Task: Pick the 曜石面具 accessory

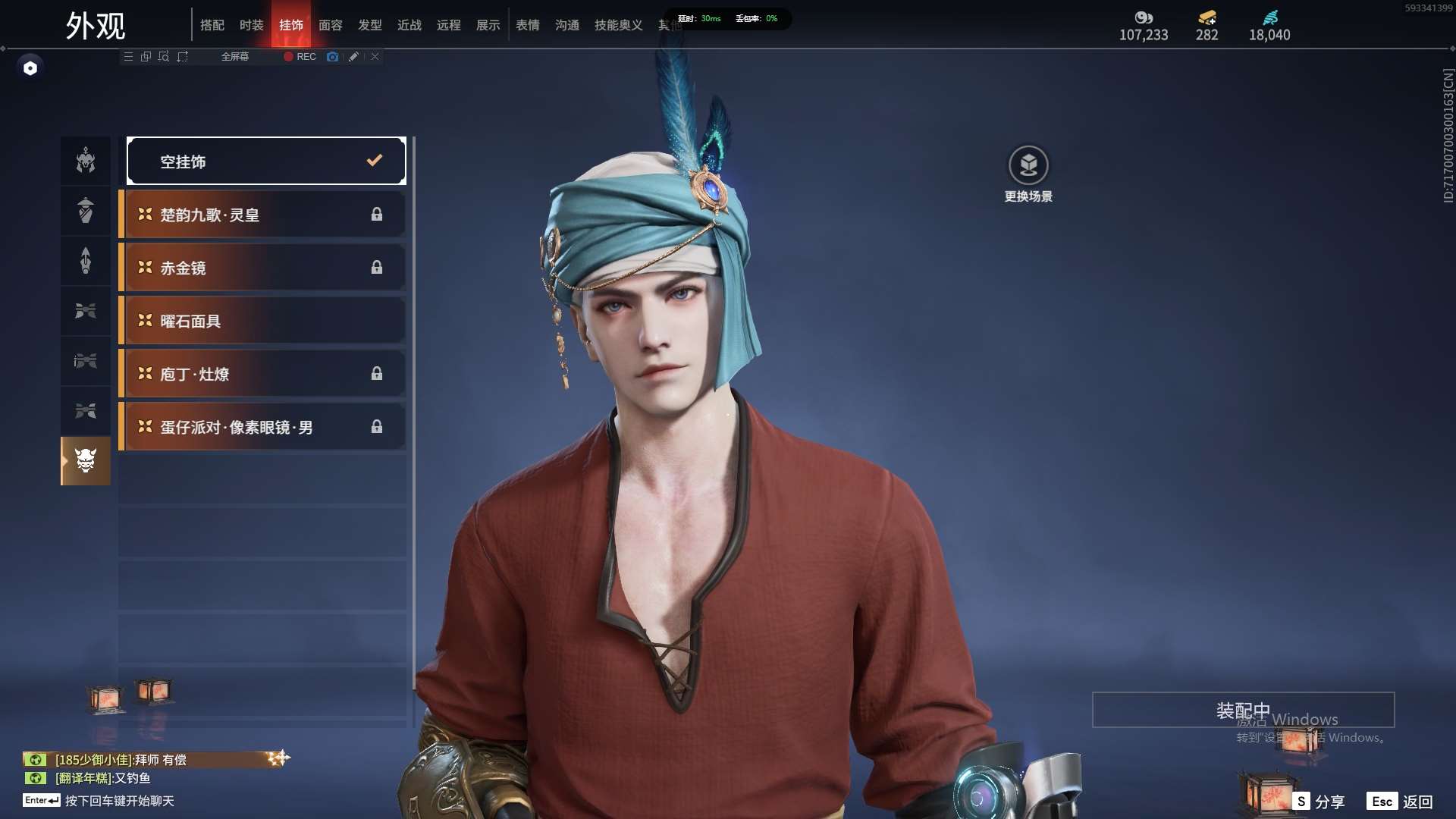Action: [x=262, y=321]
